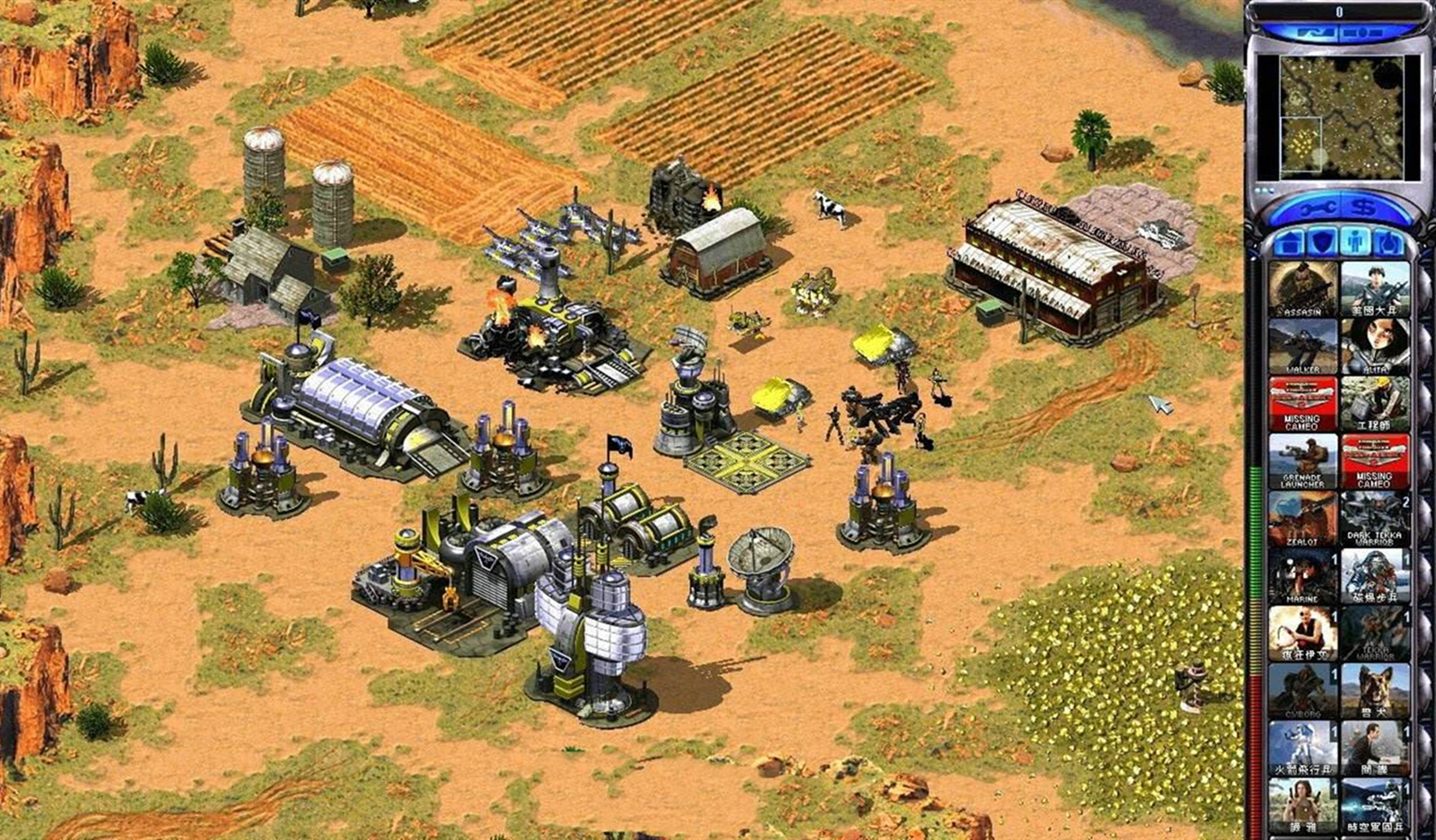This screenshot has height=840, width=1436.
Task: Train the Alita unit
Action: [x=1374, y=347]
